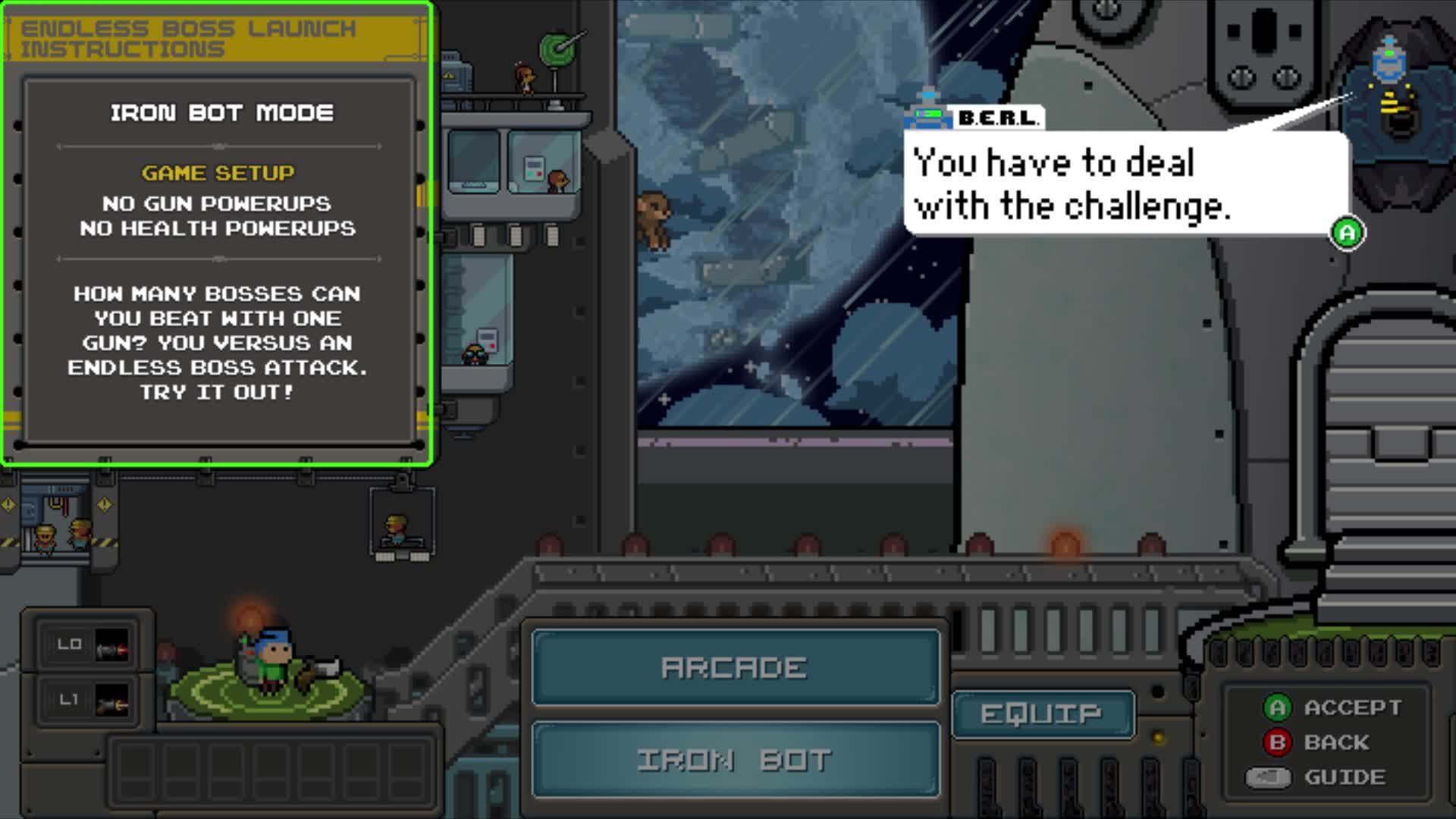Open the Game Setup section
Viewport: 1456px width, 819px height.
pos(219,173)
